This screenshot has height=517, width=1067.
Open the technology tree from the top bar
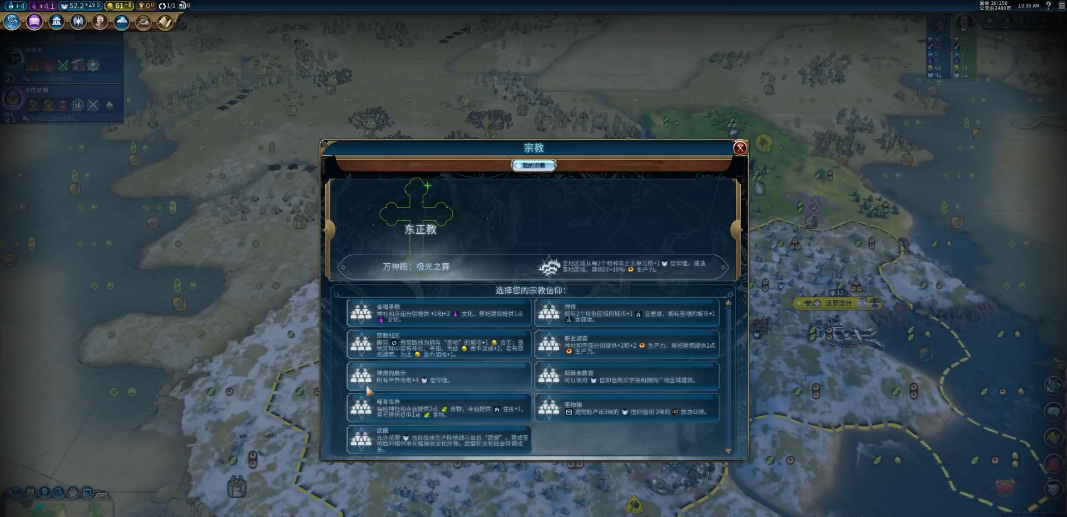tap(12, 21)
